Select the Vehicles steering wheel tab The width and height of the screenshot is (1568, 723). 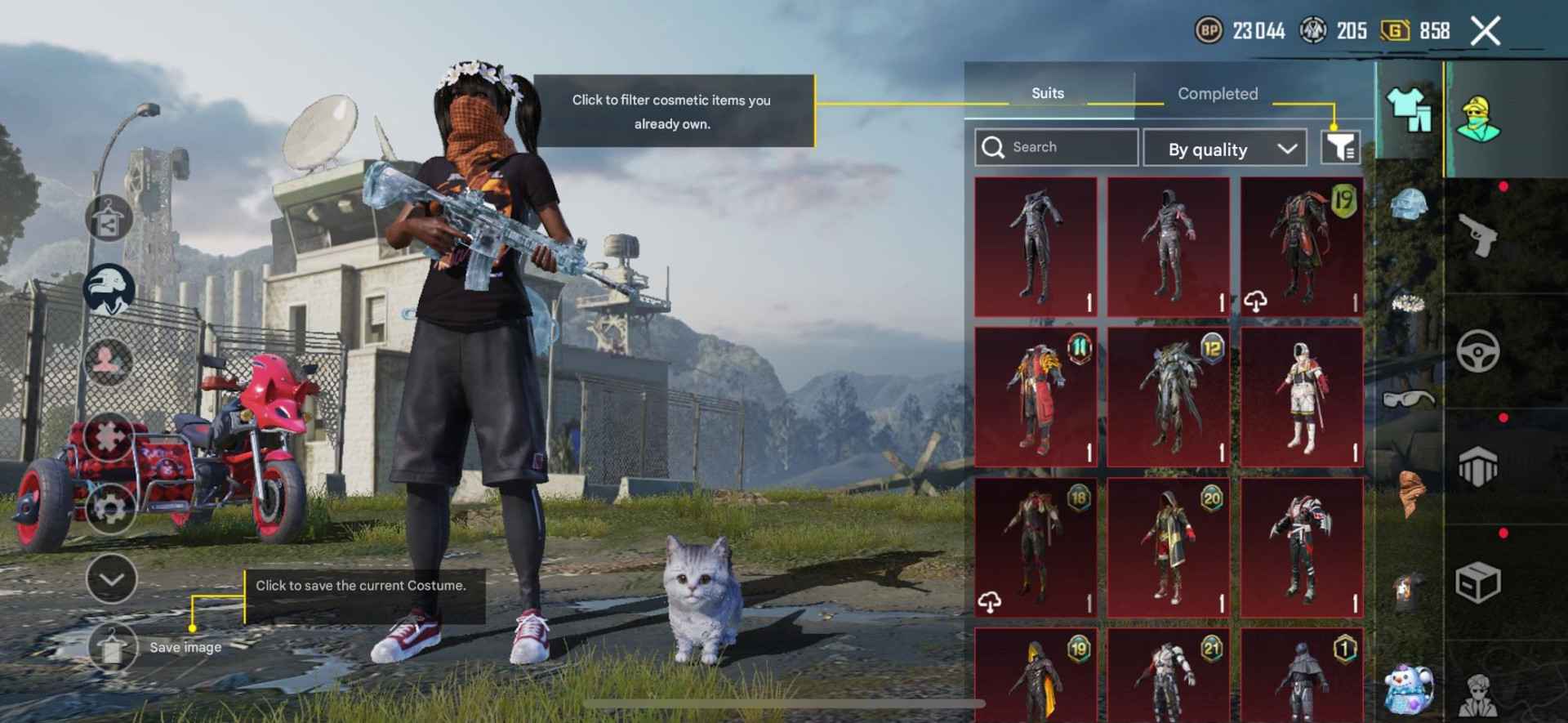[1478, 351]
